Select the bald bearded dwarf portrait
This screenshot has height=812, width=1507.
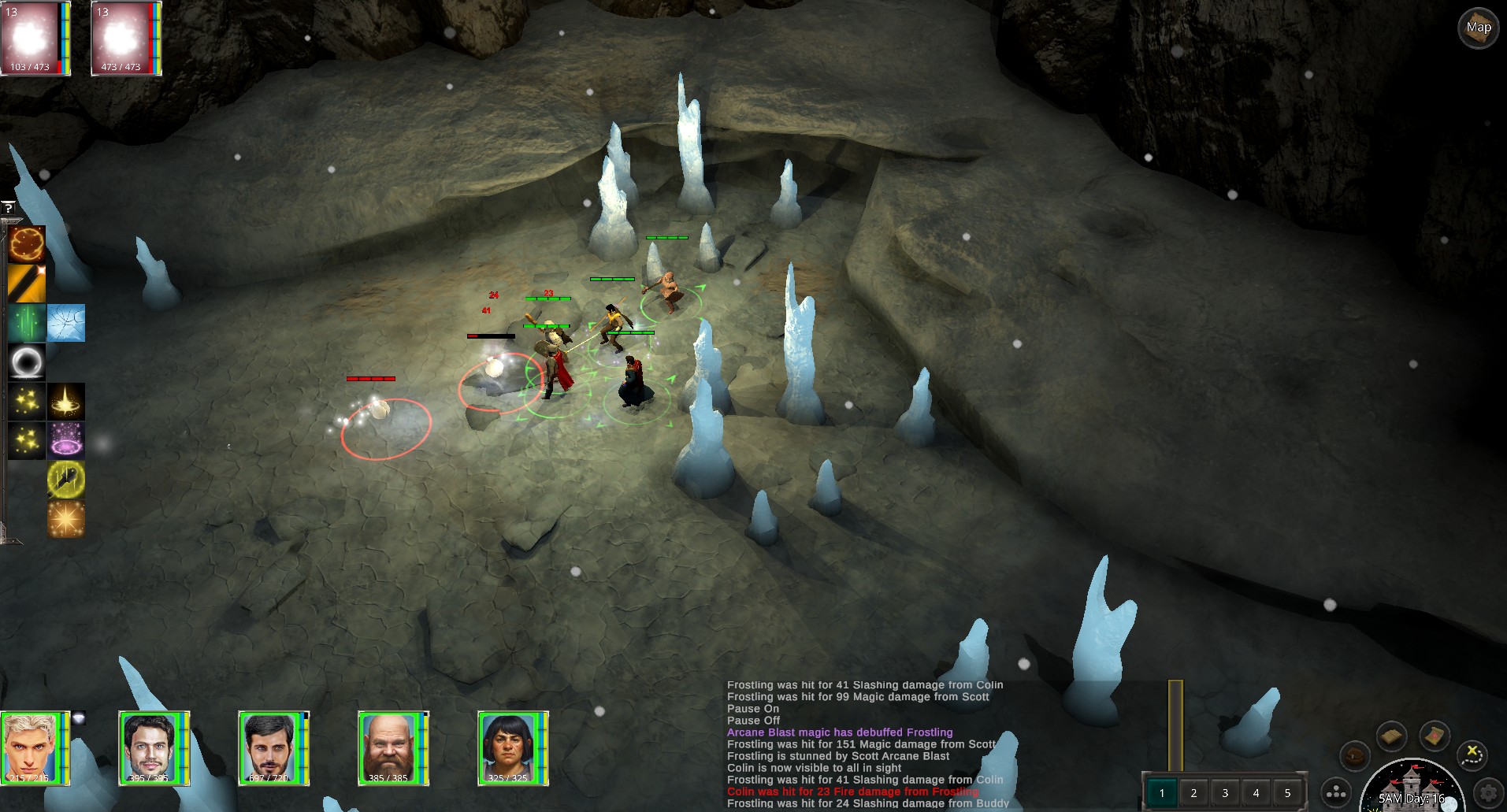click(388, 747)
